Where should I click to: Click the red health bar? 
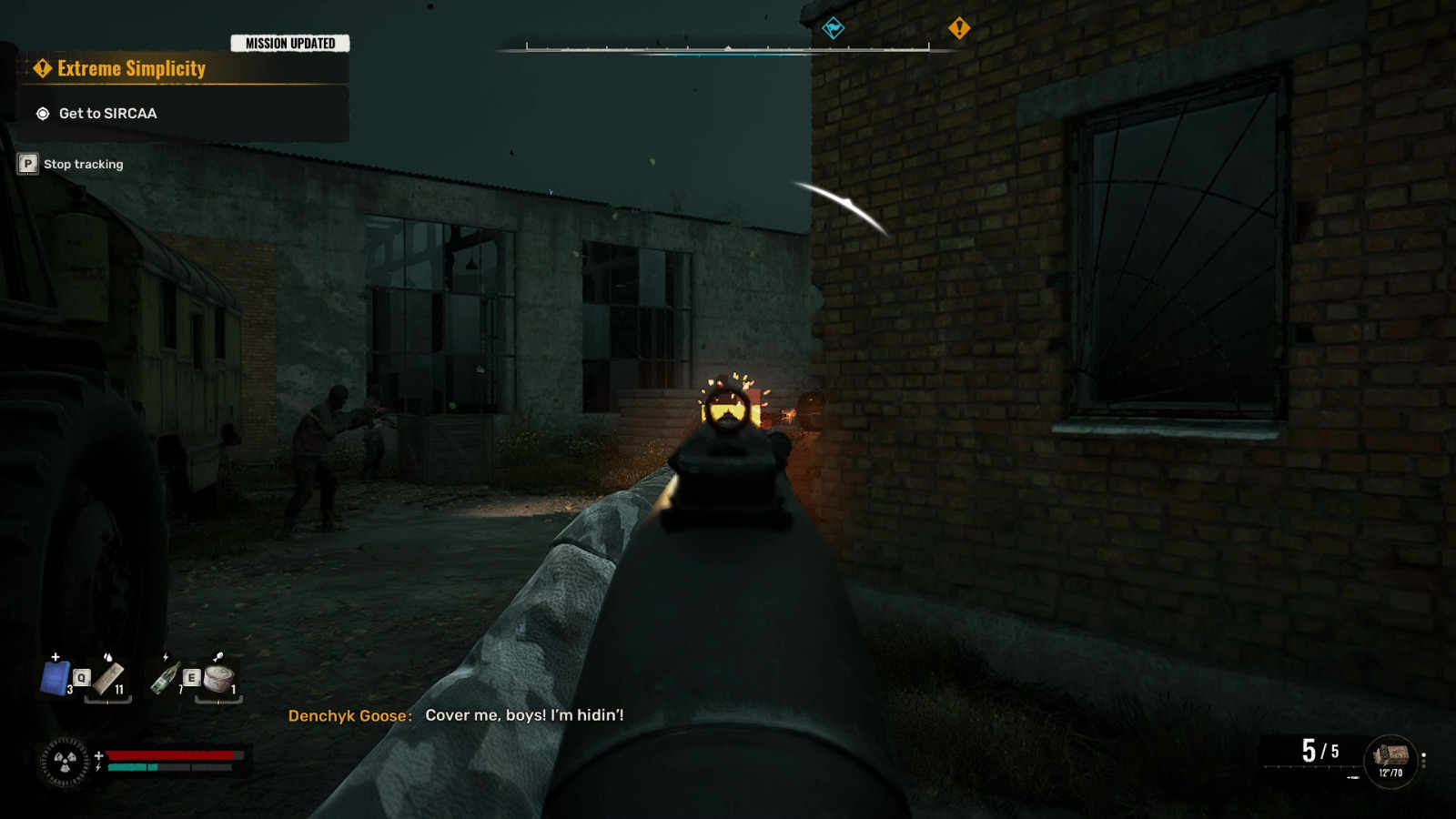(x=173, y=754)
